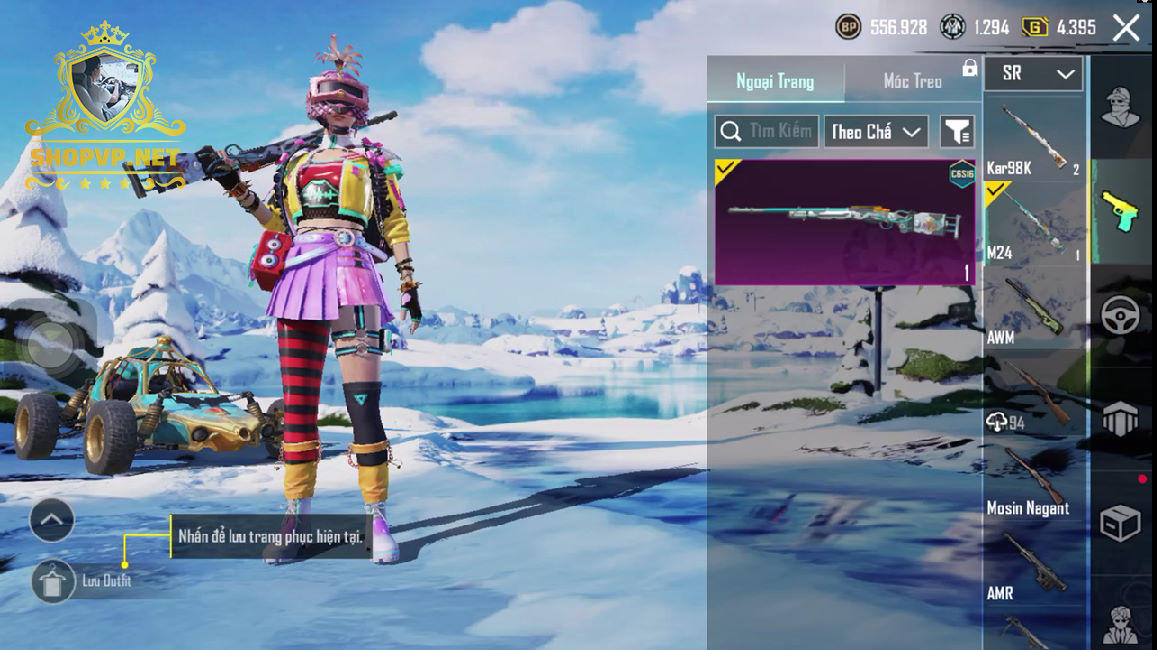Open the crate box category icon
This screenshot has width=1157, height=650.
tap(1121, 522)
